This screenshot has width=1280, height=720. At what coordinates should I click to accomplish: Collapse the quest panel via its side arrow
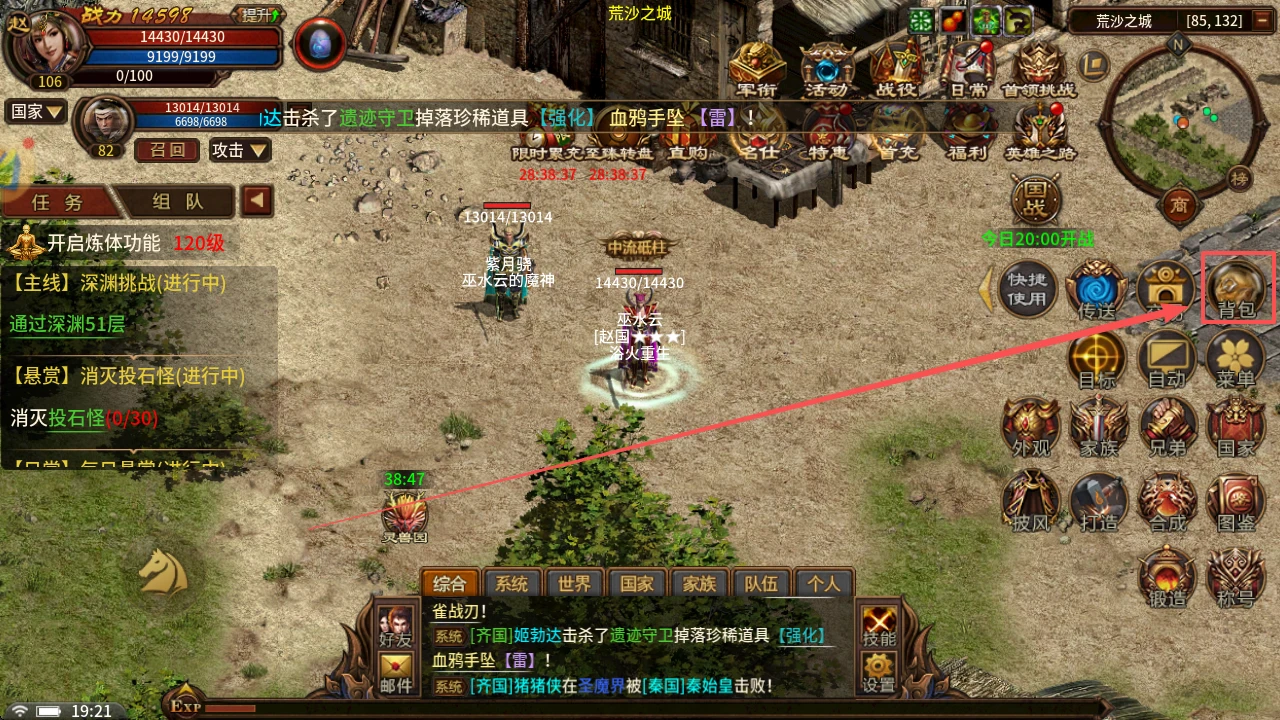256,200
